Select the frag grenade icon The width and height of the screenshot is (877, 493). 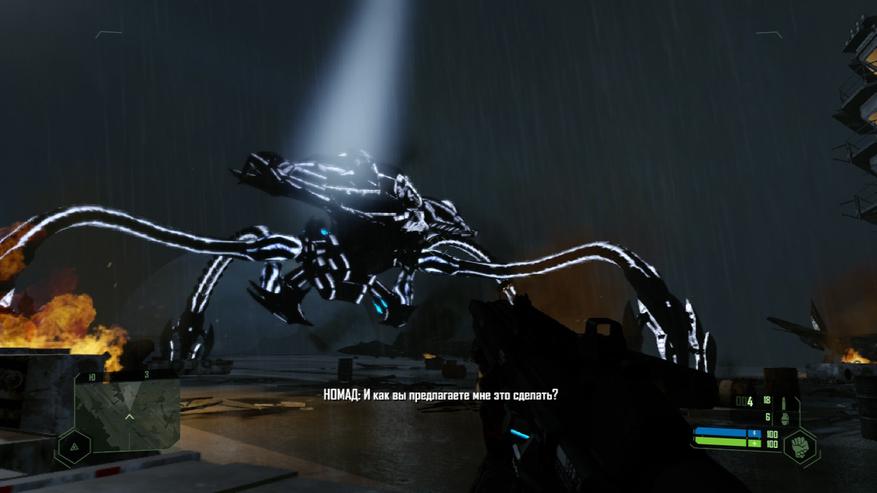tap(784, 418)
